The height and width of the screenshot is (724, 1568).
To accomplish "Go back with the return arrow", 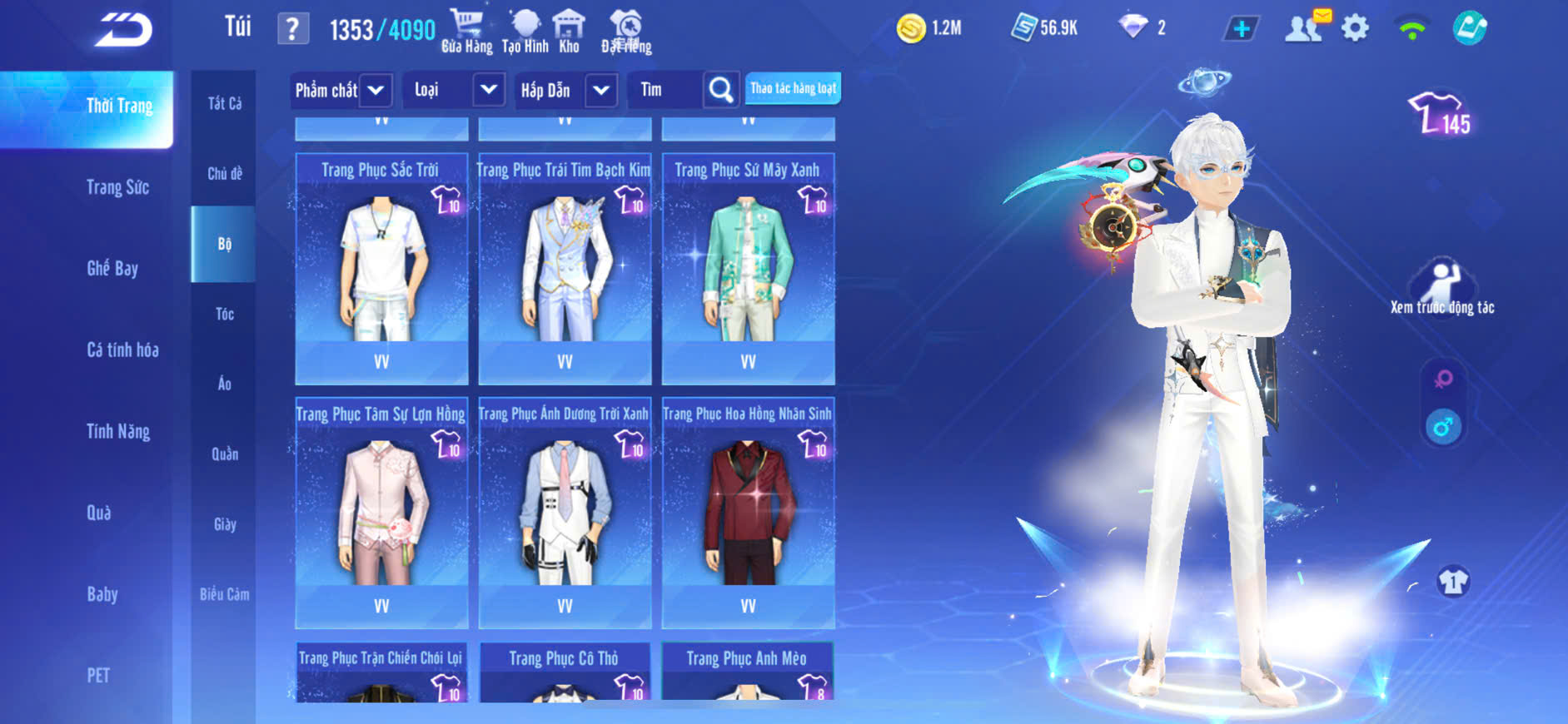I will [x=123, y=30].
